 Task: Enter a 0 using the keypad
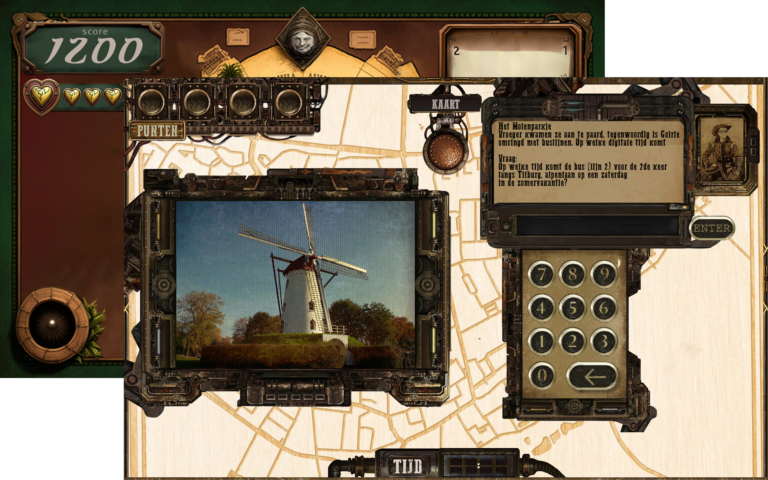click(x=541, y=376)
